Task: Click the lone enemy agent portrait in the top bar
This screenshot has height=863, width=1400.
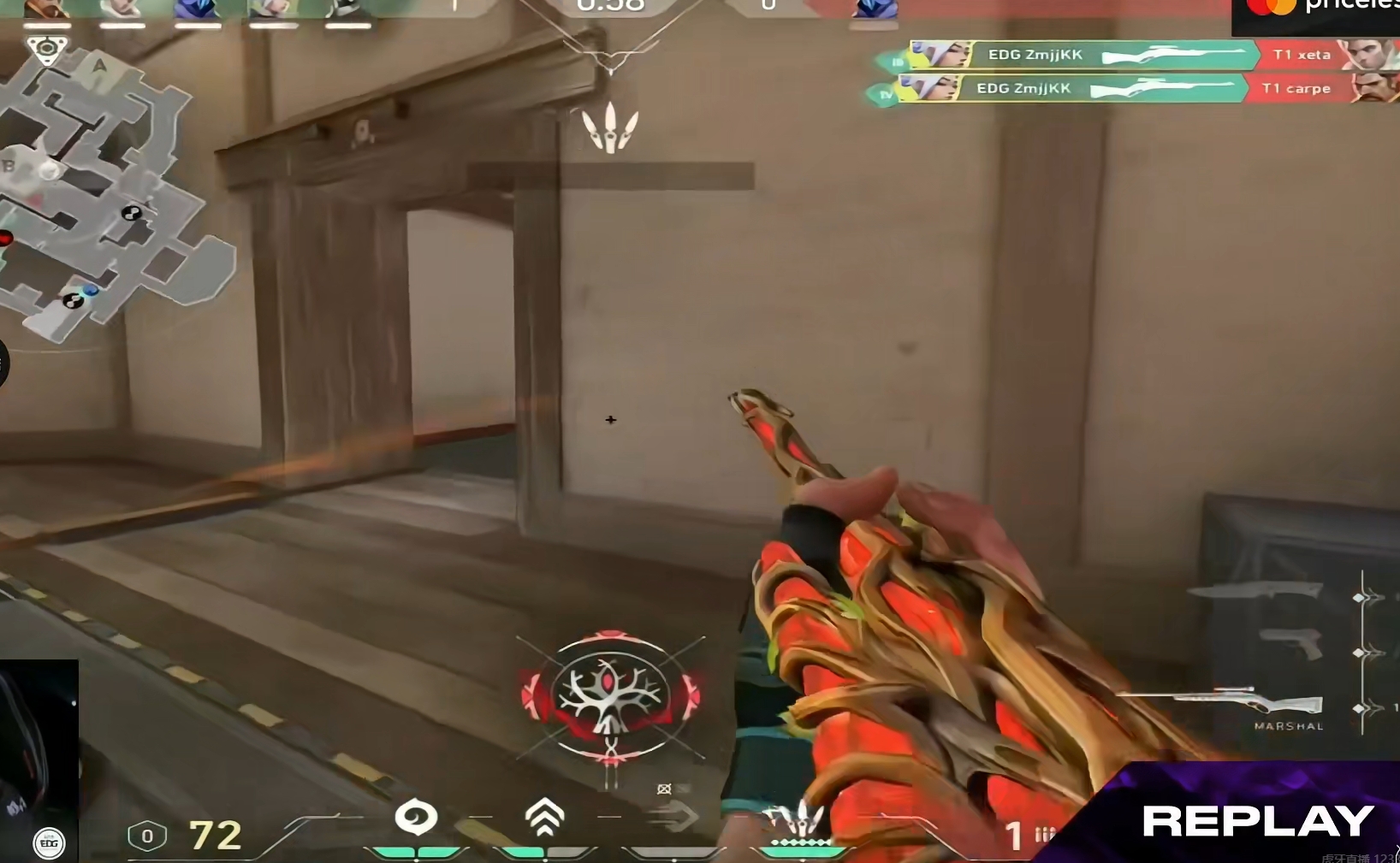Action: [875, 9]
